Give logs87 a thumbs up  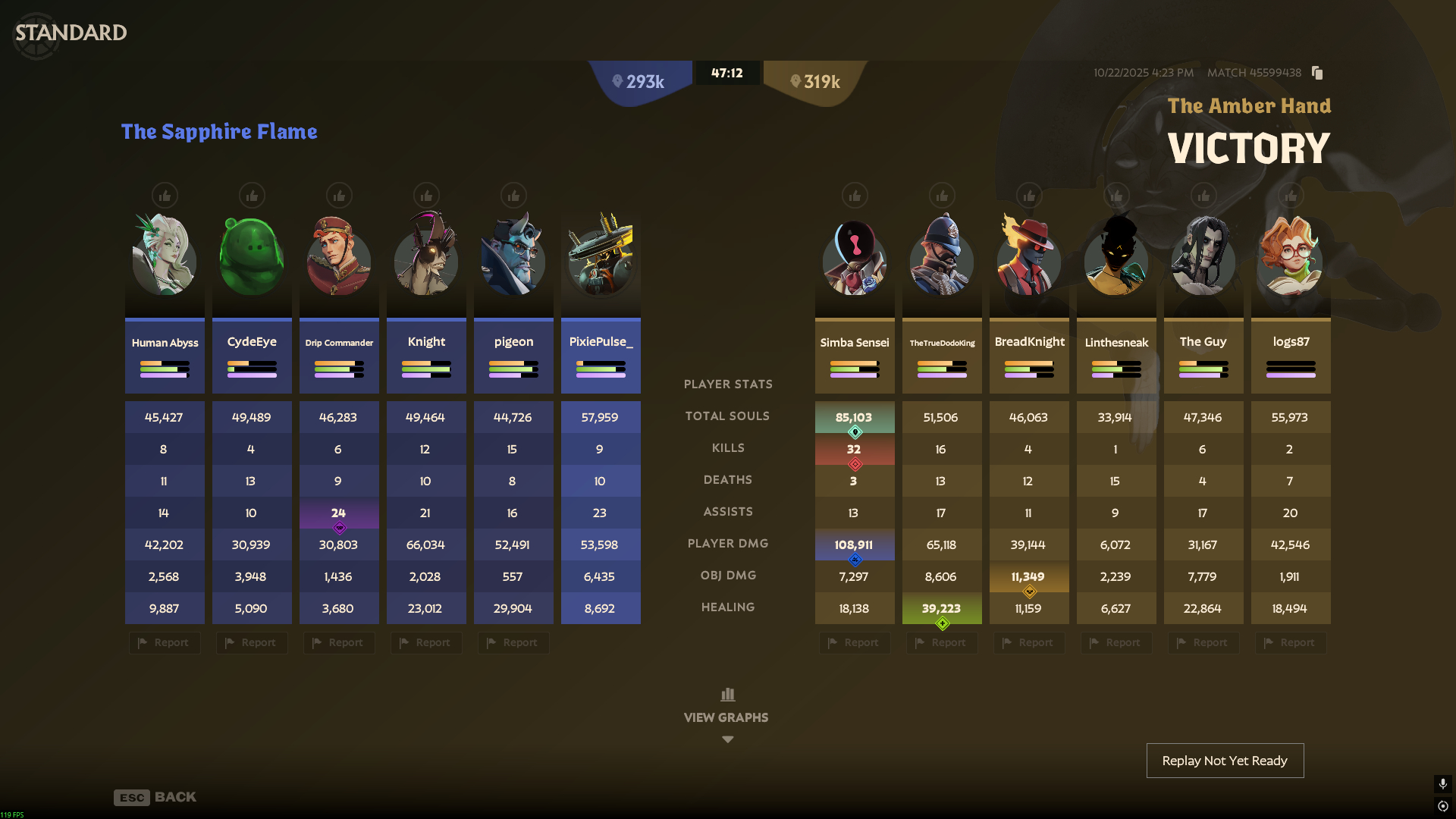coord(1291,196)
